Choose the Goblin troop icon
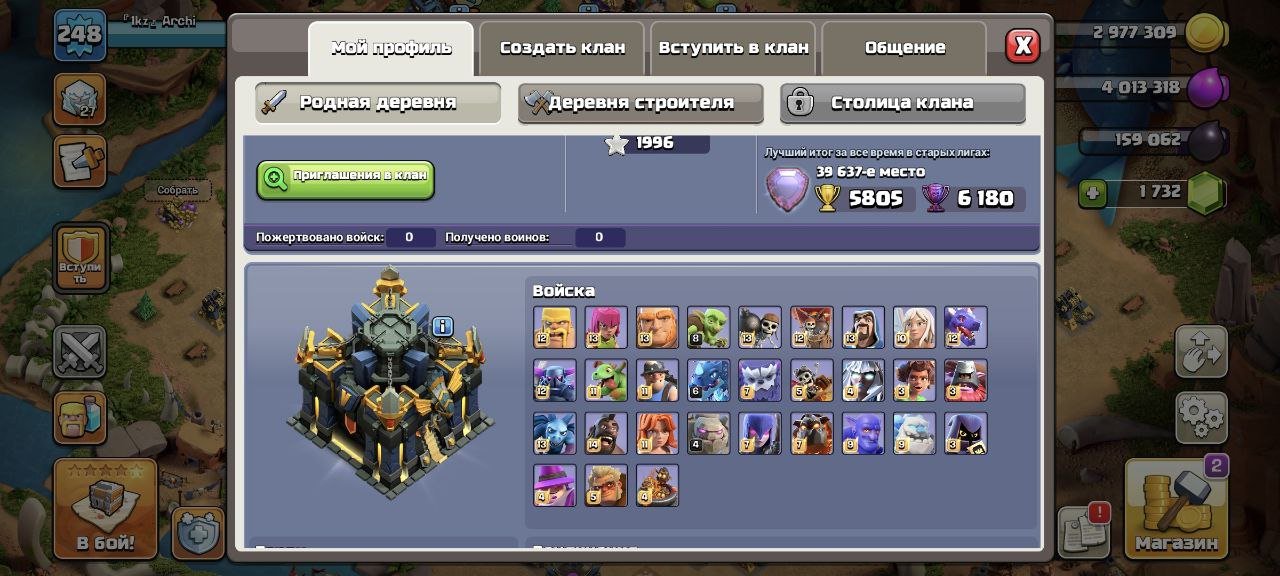 coord(708,327)
